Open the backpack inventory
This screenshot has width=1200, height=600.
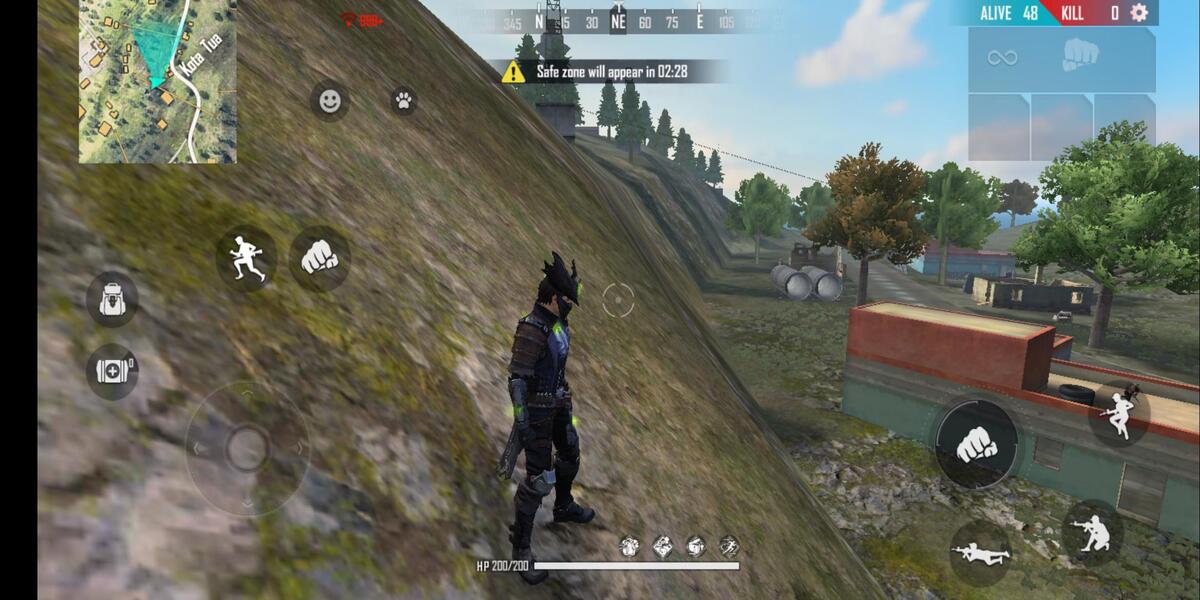111,299
